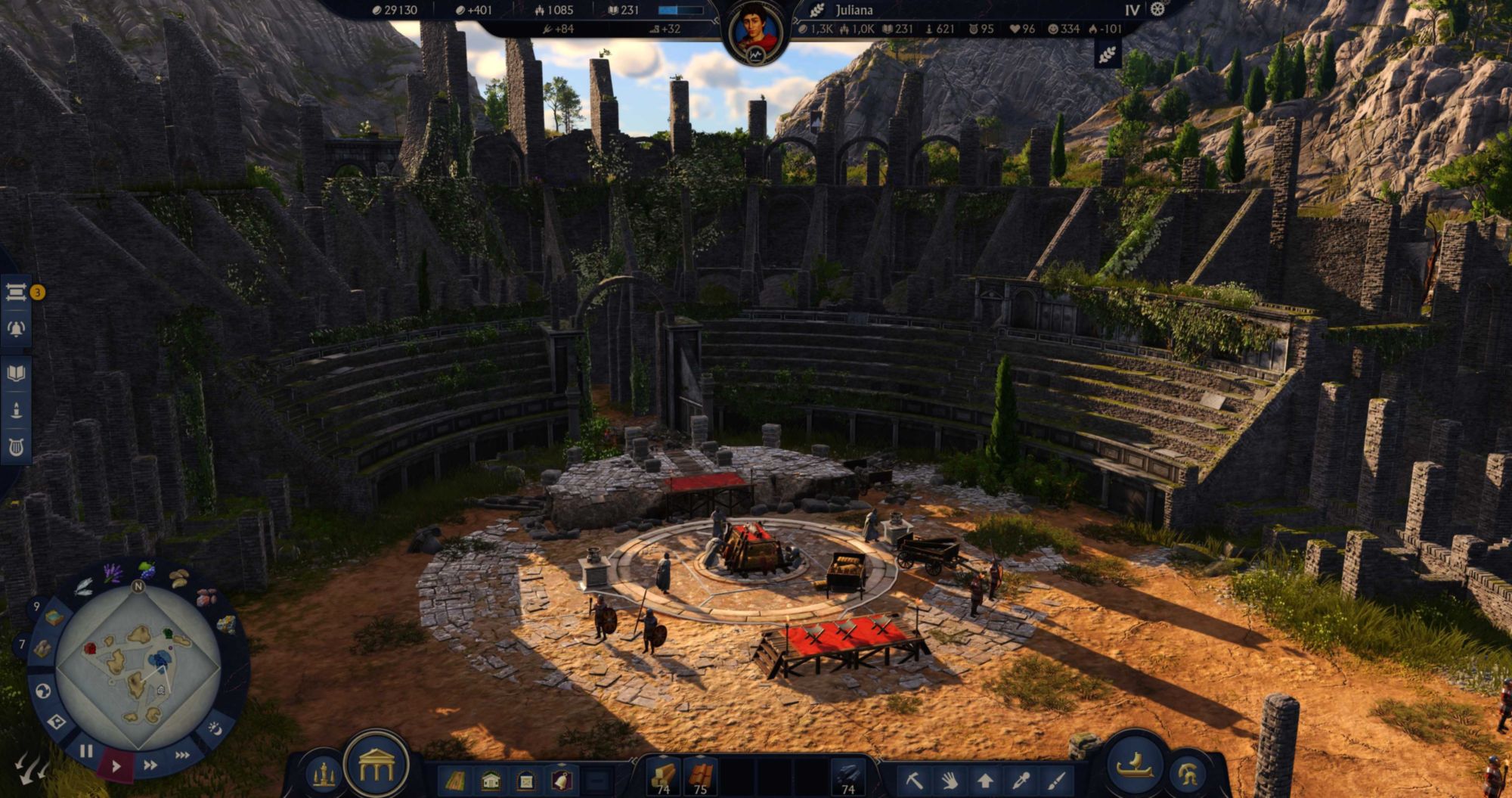The height and width of the screenshot is (798, 1512).
Task: Click the governor portrait medallion
Action: [756, 33]
